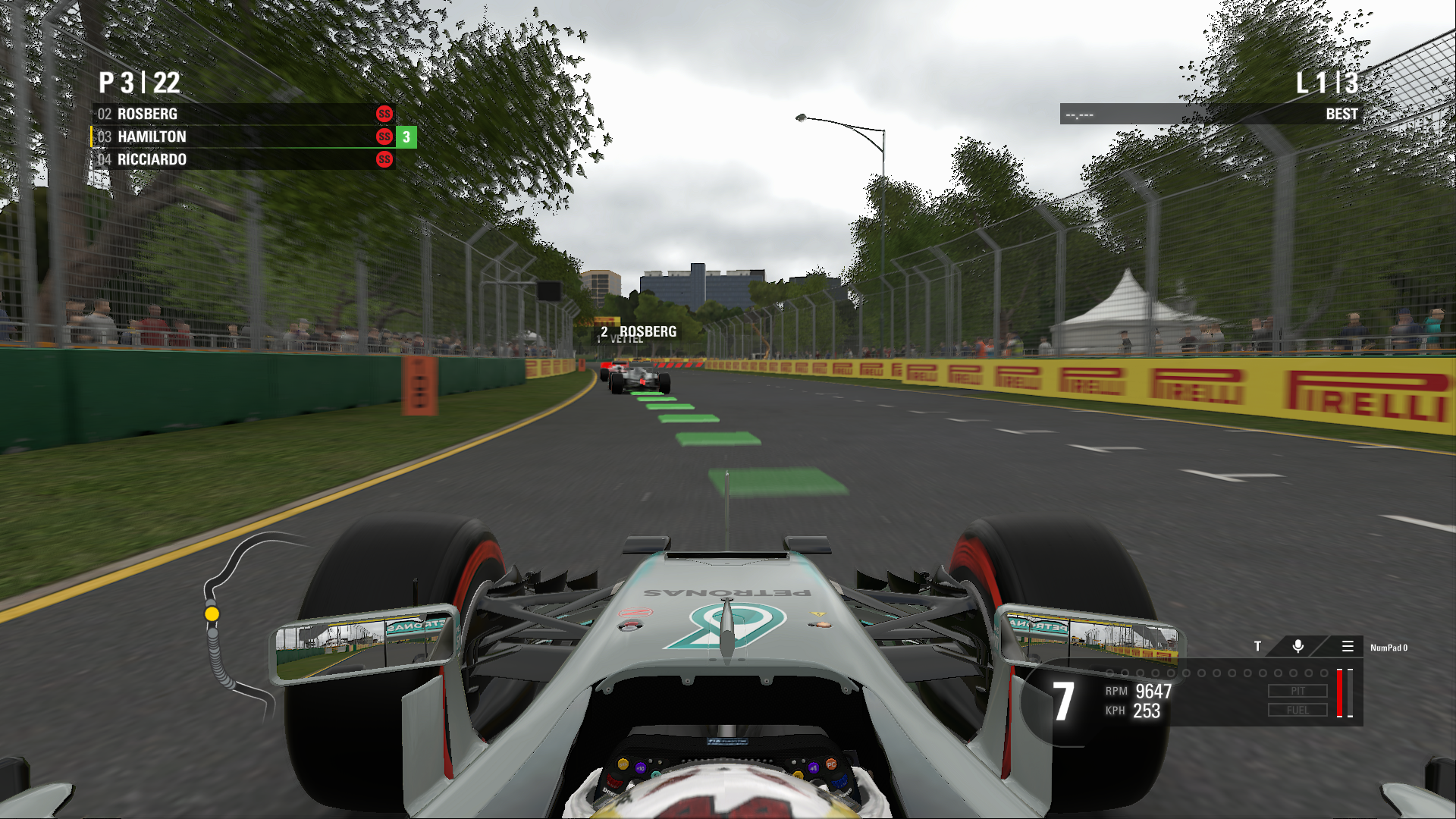Click the PIT indicator box
1456x819 pixels.
[x=1298, y=691]
